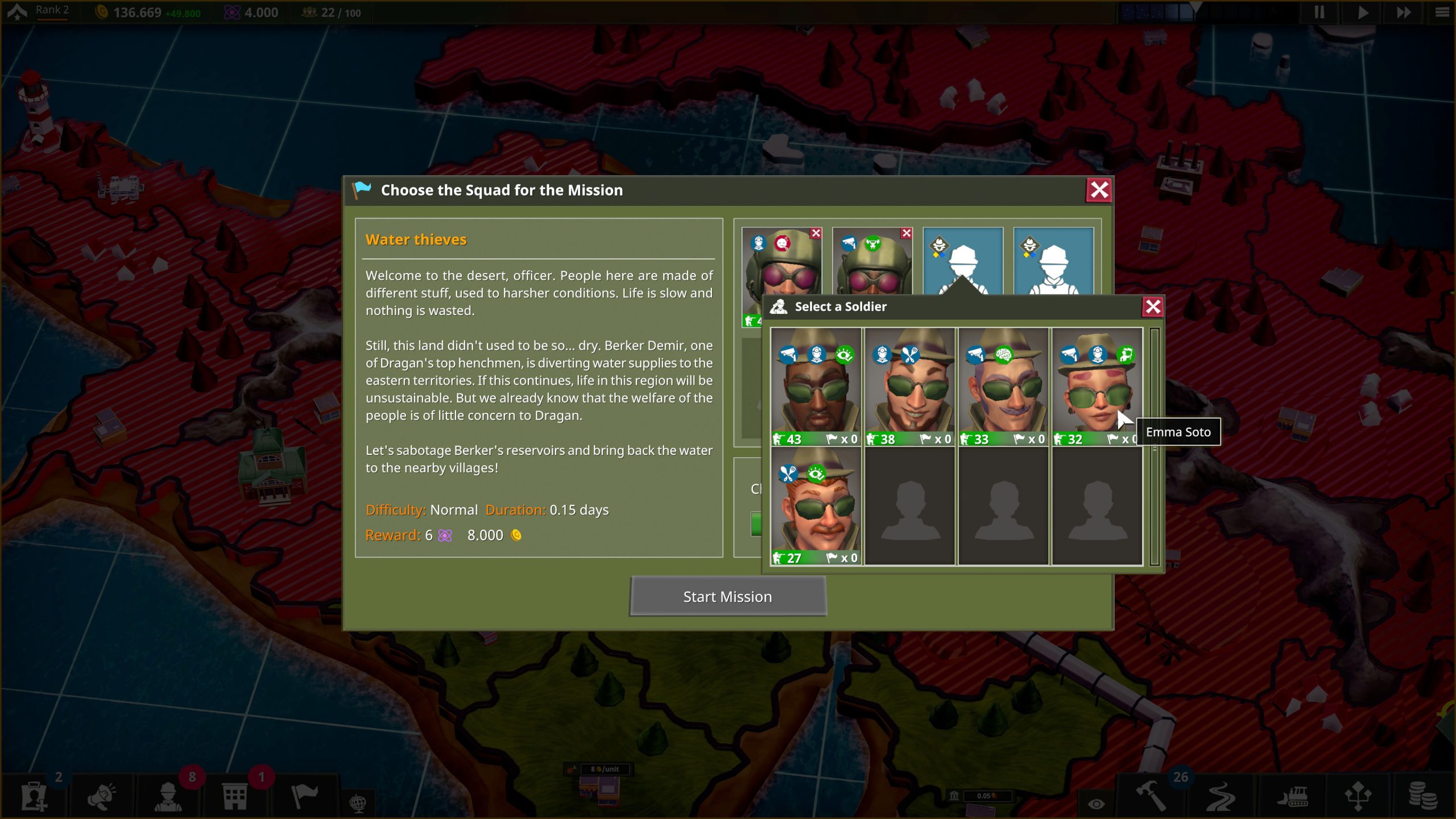Start the Water thieves mission

click(x=727, y=596)
